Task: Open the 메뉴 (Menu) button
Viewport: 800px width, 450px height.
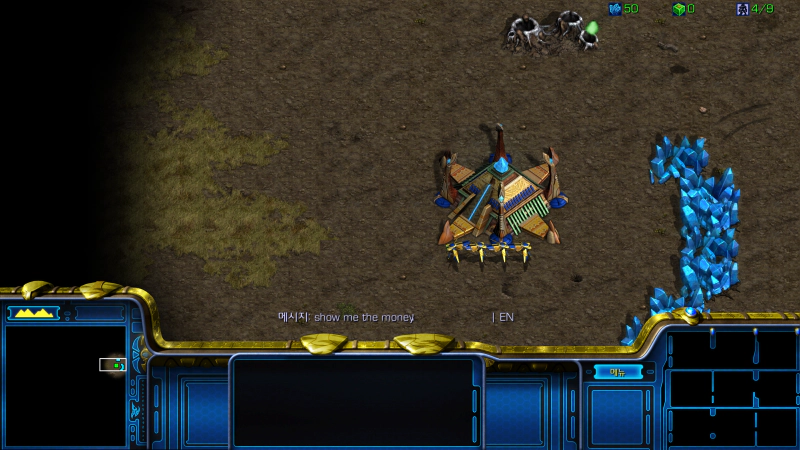Action: [617, 372]
